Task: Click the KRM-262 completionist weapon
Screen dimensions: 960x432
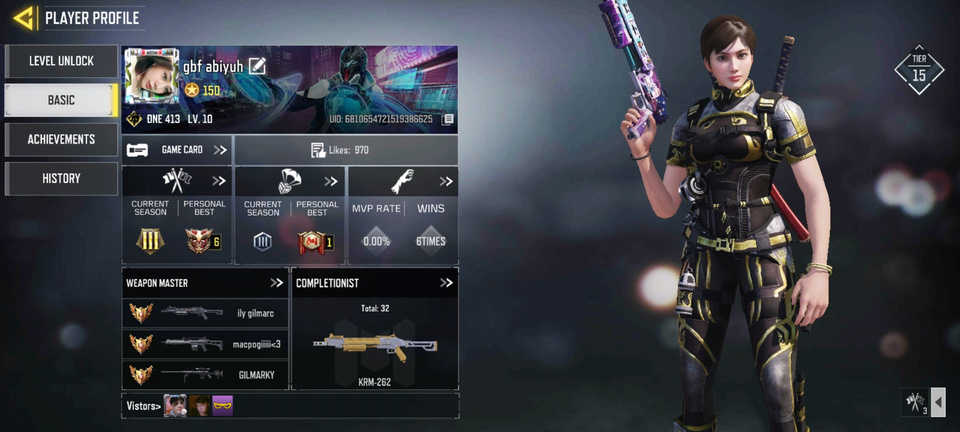Action: tap(375, 346)
